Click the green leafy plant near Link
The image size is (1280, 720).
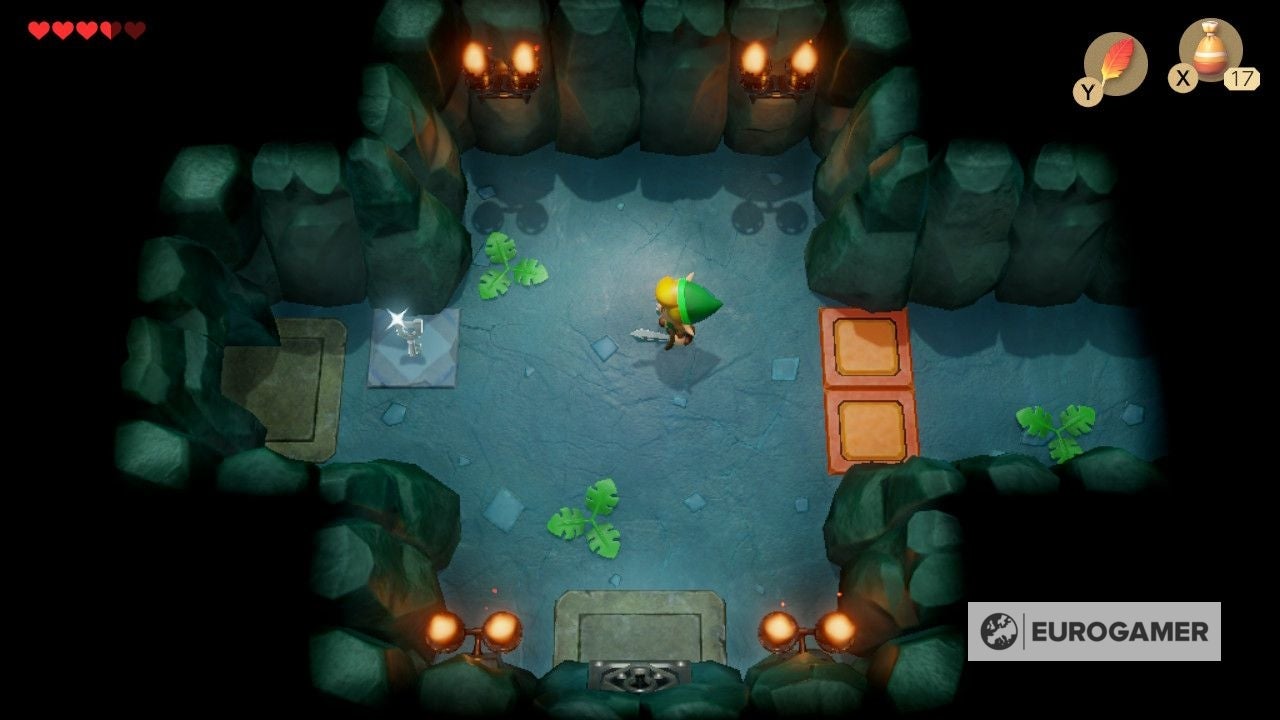512,270
